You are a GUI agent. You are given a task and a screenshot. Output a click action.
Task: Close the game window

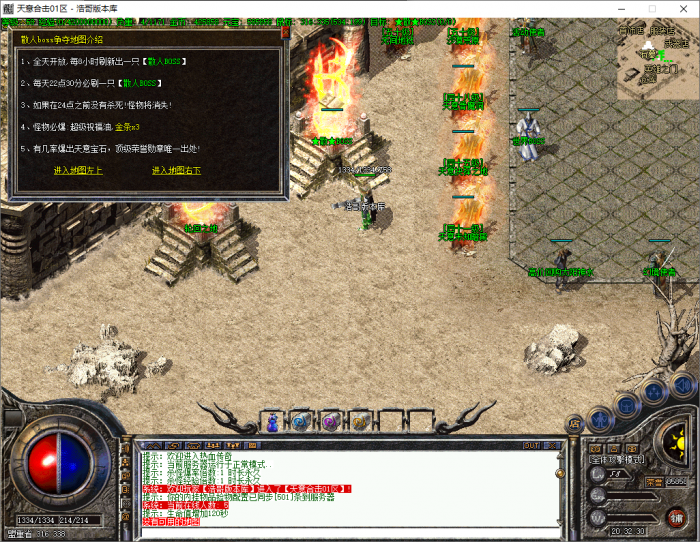[x=678, y=9]
